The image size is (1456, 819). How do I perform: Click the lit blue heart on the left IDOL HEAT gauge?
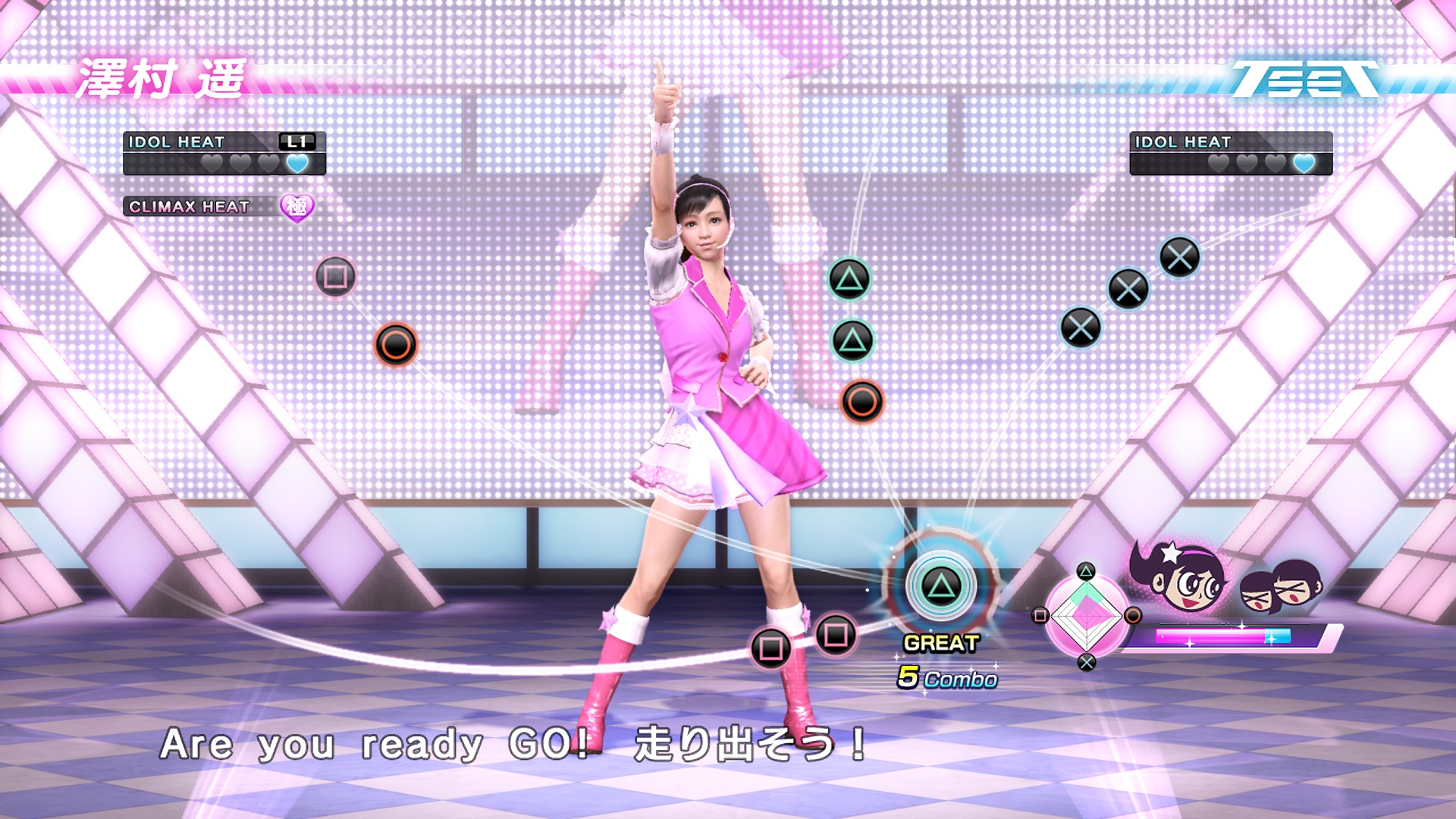(x=297, y=163)
